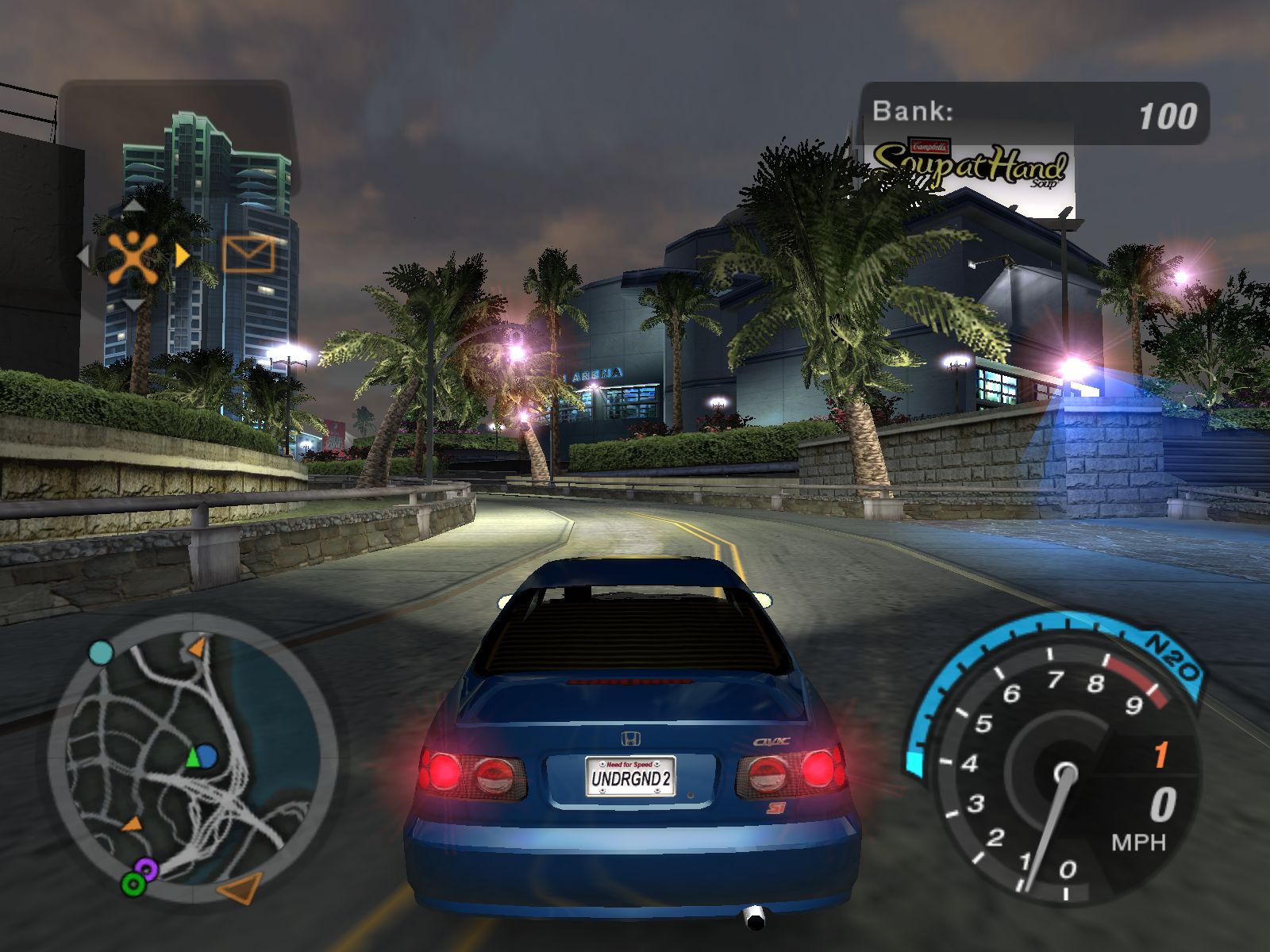Click the orange arrow between map and mail icons
The image size is (1270, 952).
coord(183,255)
